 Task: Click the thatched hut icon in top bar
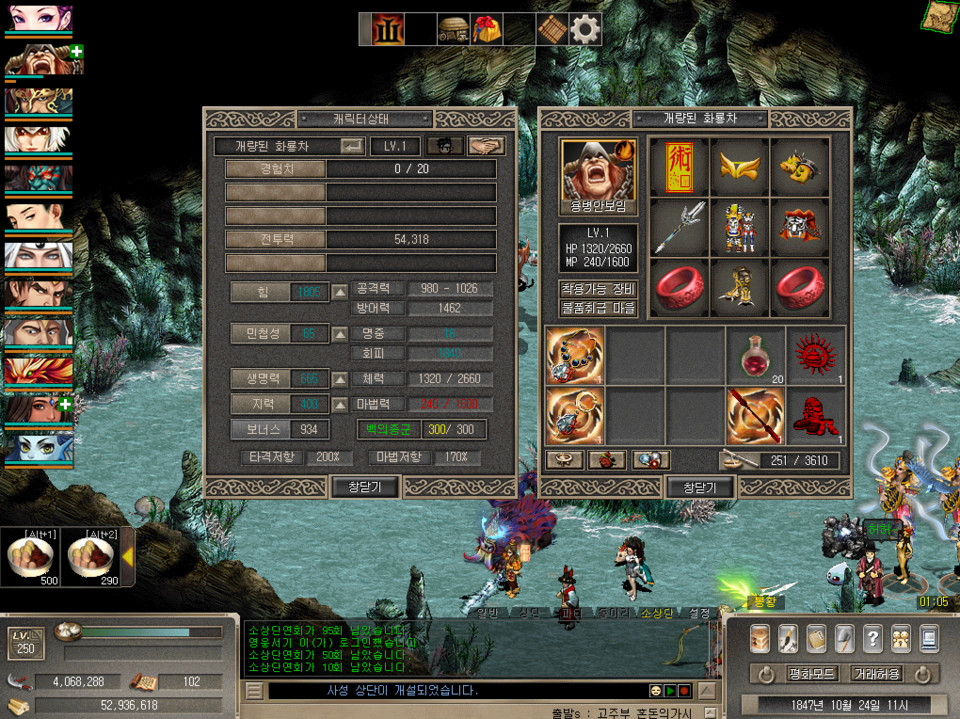pyautogui.click(x=453, y=30)
